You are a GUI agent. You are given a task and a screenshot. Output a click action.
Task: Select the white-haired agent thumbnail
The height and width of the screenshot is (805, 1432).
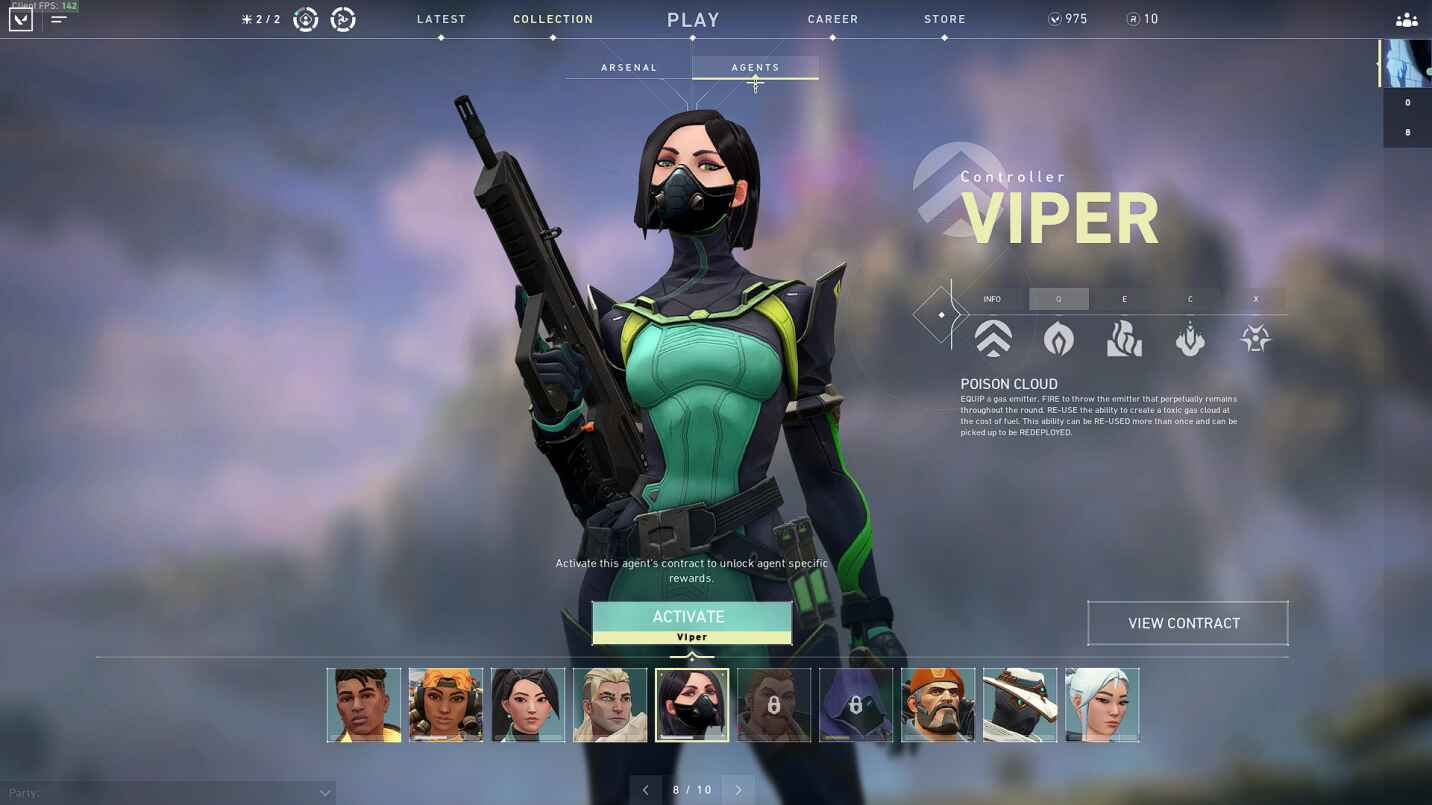[x=1101, y=704]
